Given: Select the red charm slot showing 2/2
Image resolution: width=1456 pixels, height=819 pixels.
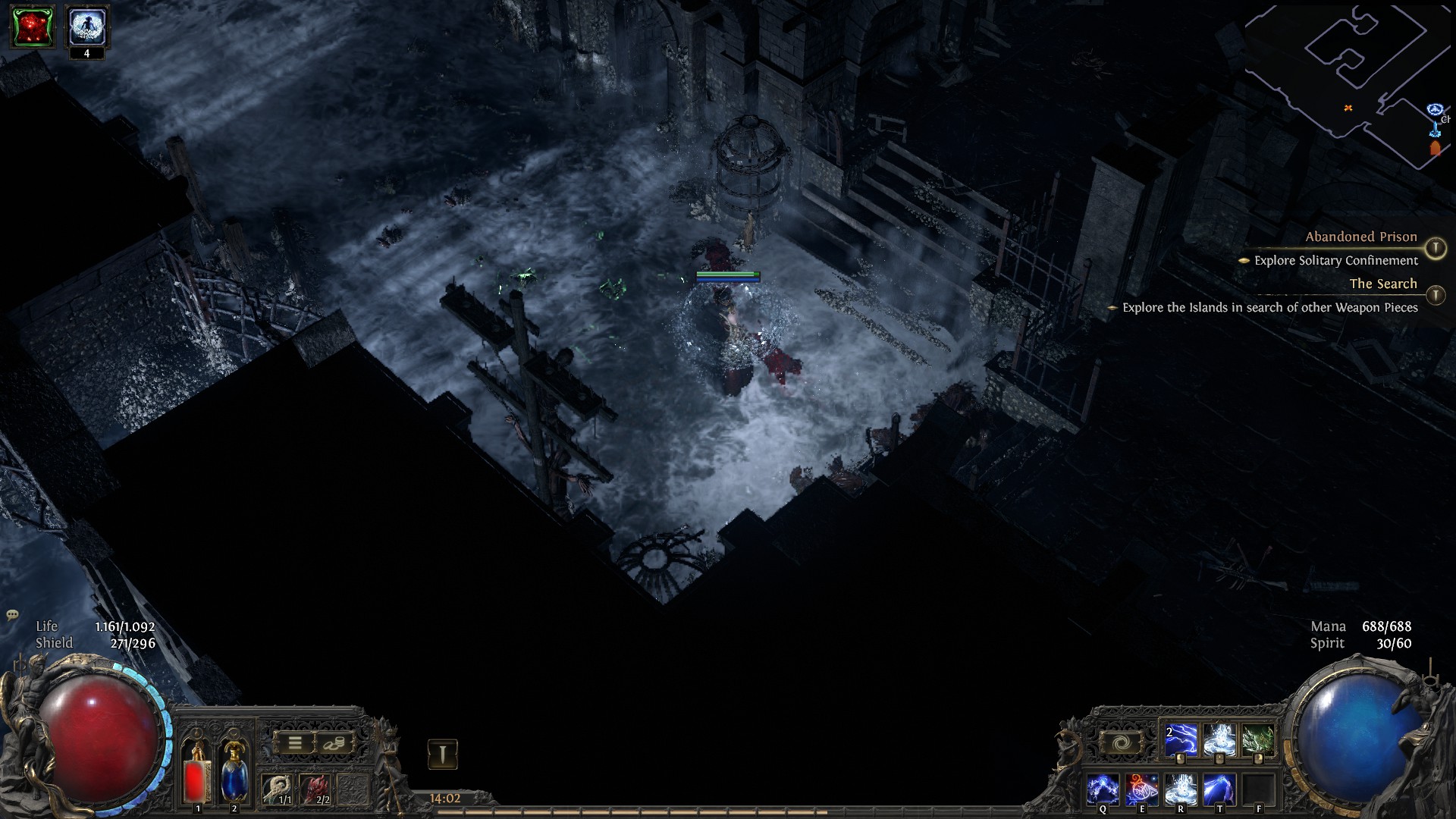Looking at the screenshot, I should (315, 789).
